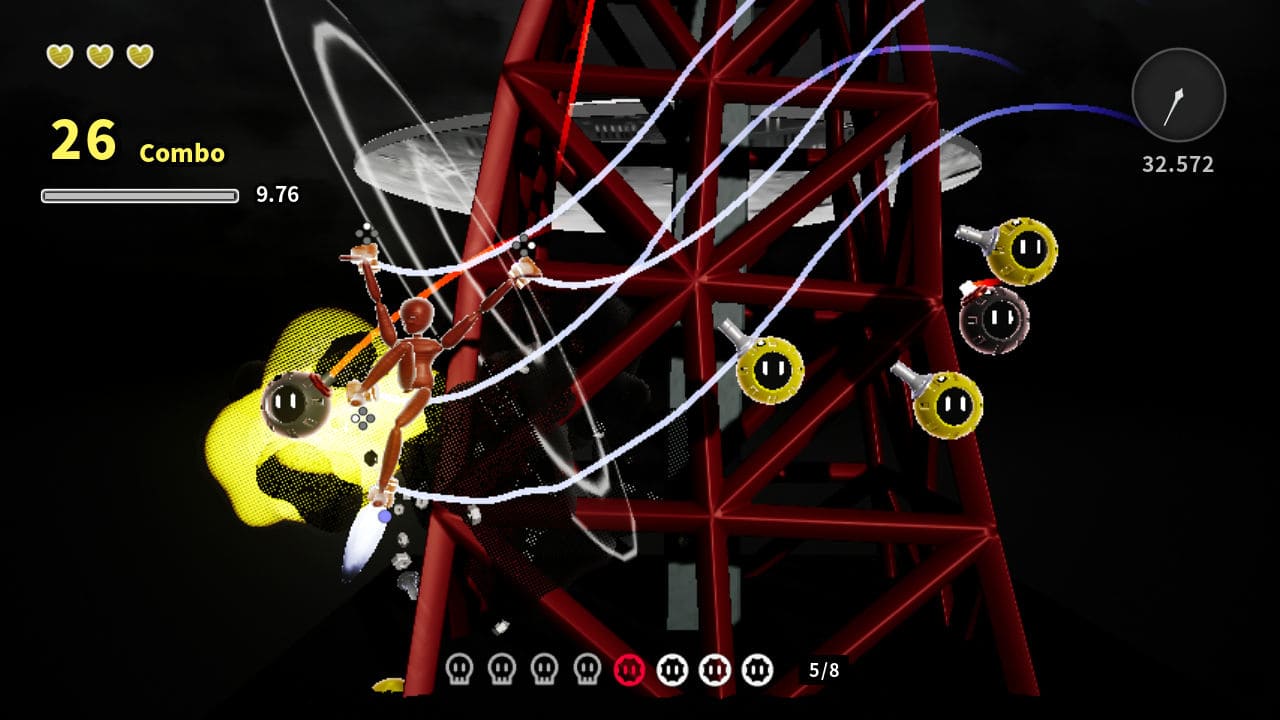Click the circular compass gauge

click(1180, 95)
